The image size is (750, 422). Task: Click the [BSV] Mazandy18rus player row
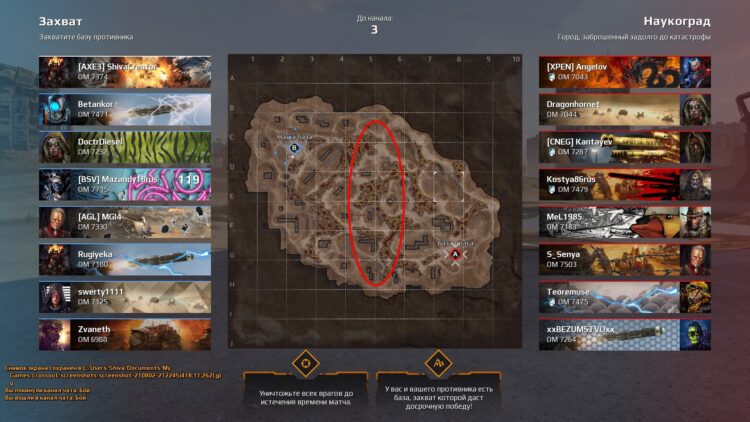[x=125, y=184]
